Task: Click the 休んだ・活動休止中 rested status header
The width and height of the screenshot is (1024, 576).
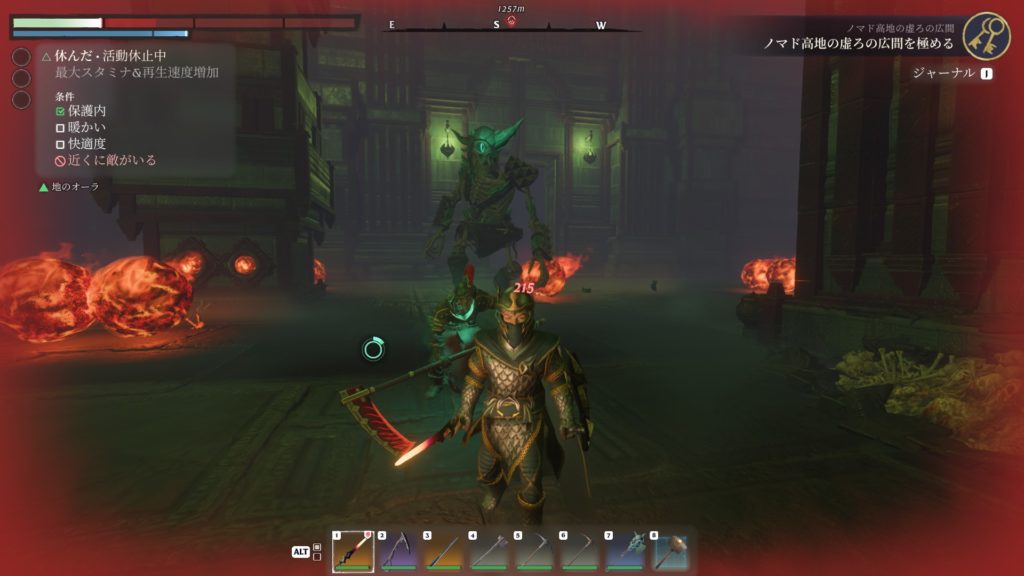Action: (x=103, y=56)
